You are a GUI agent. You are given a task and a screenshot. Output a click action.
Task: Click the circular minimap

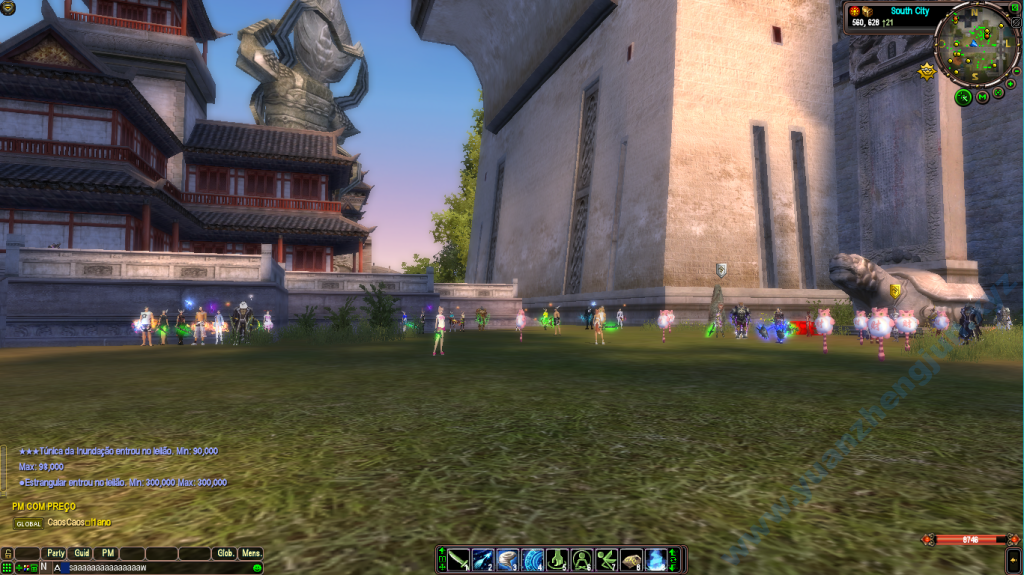coord(977,43)
